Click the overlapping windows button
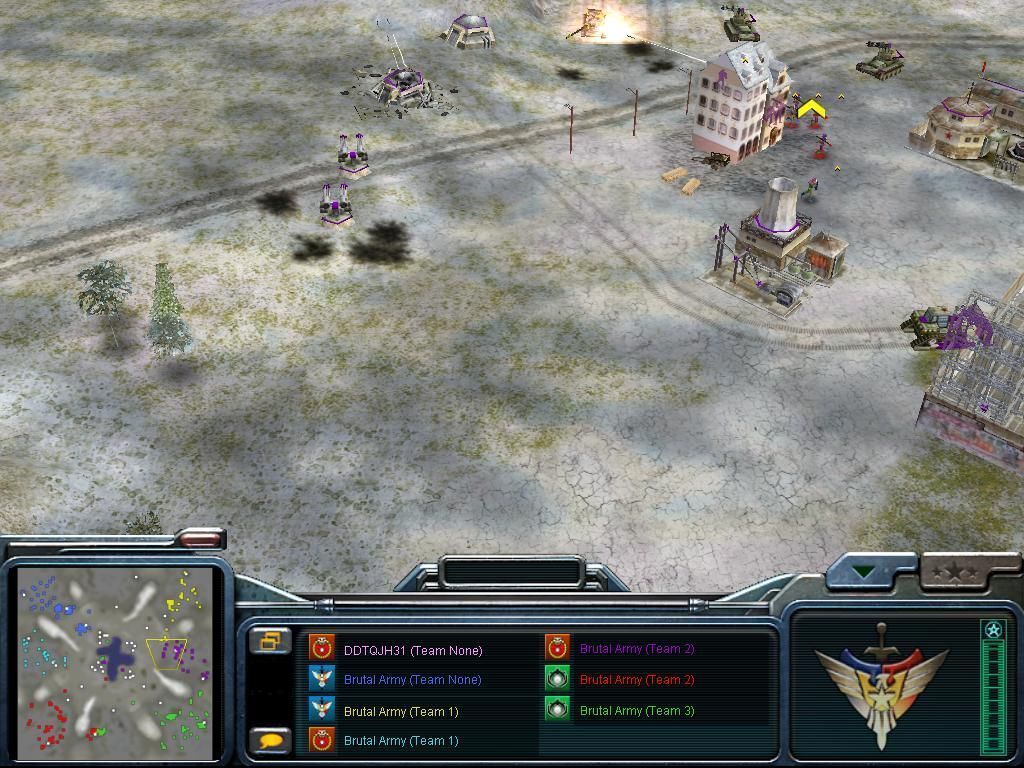Viewport: 1024px width, 768px height. click(270, 641)
